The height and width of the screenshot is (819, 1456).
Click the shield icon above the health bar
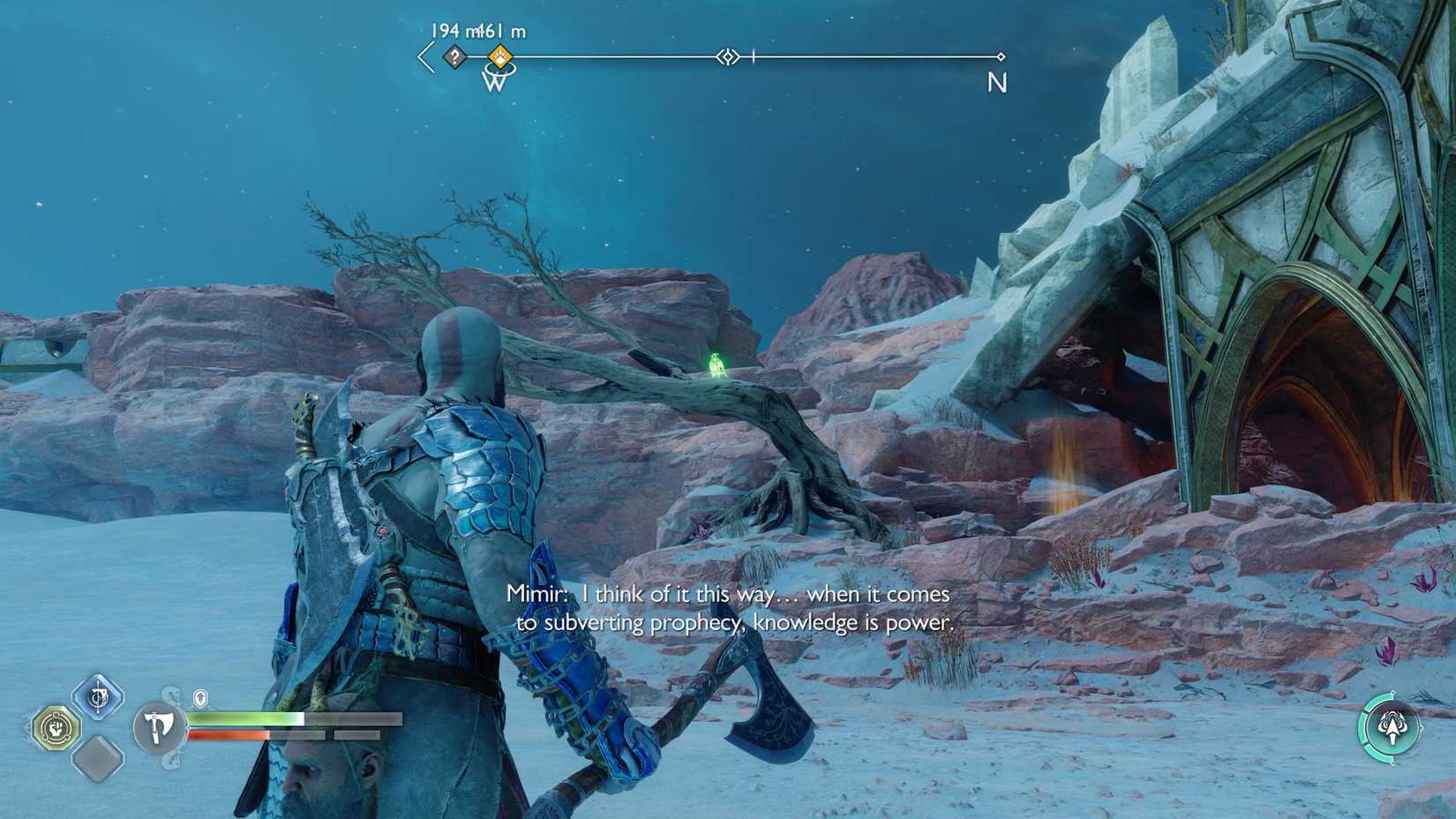(200, 696)
